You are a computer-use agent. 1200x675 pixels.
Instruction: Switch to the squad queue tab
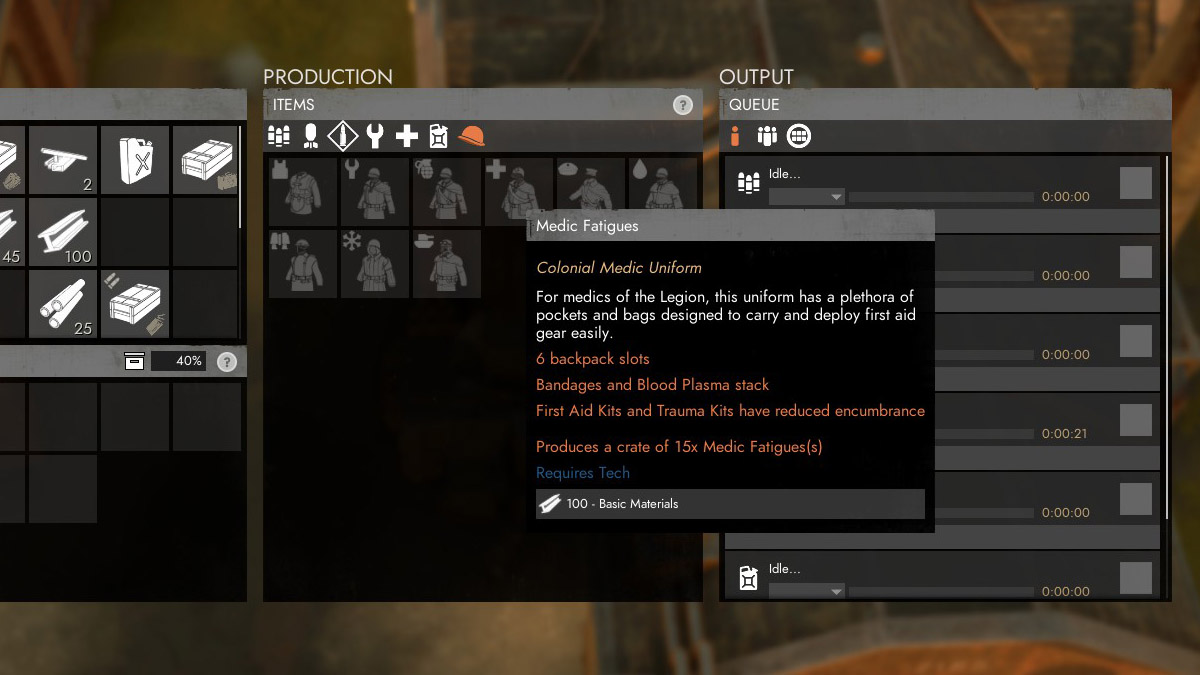(x=767, y=136)
